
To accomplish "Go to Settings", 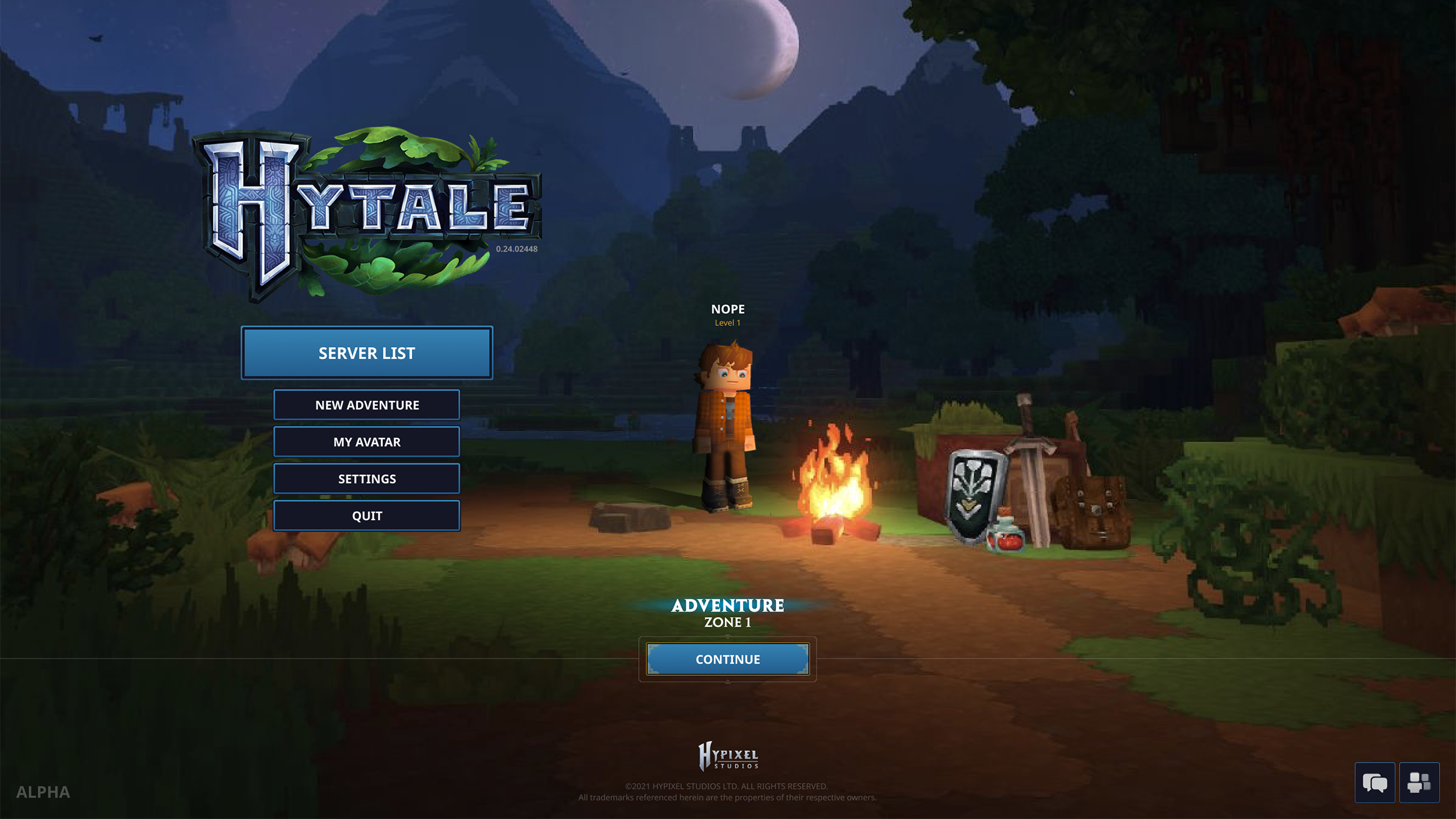I will tap(366, 479).
